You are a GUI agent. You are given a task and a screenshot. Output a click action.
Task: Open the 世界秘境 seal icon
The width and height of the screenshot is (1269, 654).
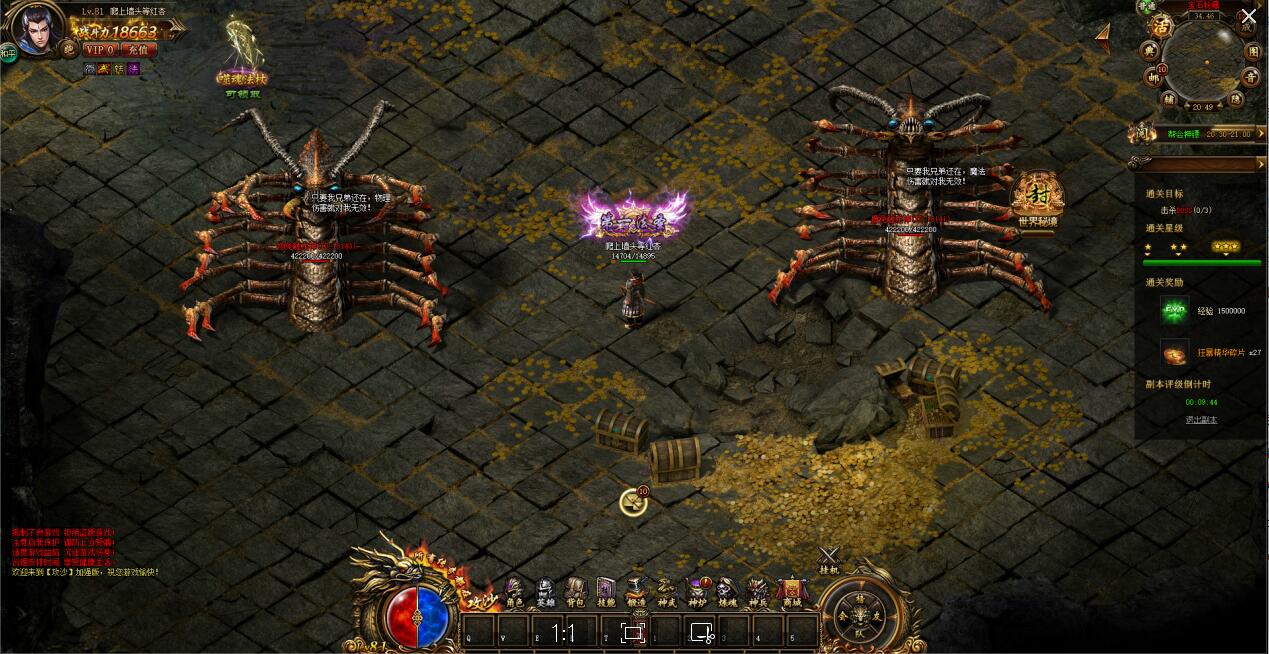pyautogui.click(x=1037, y=199)
